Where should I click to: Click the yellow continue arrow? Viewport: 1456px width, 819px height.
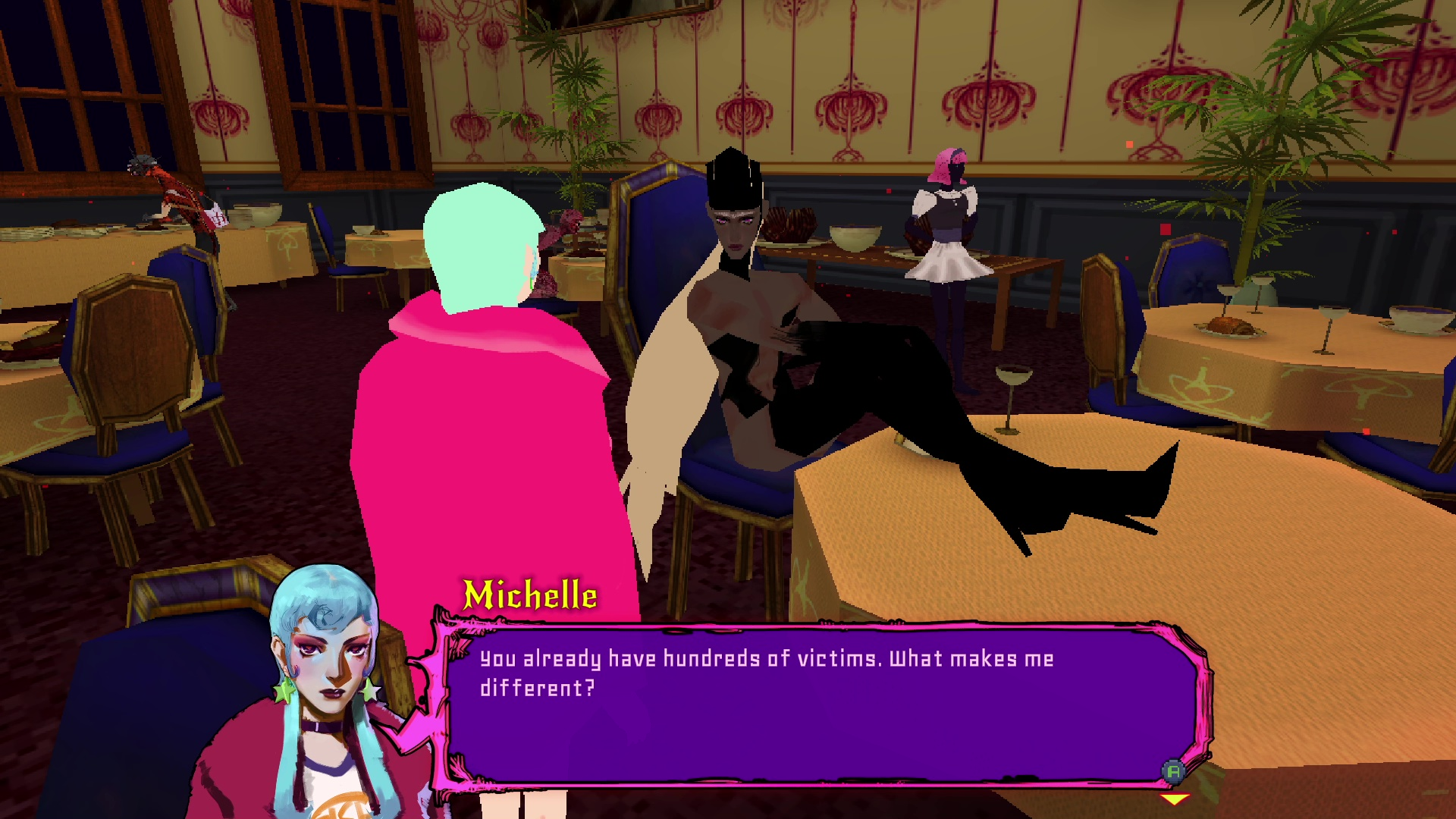pyautogui.click(x=1175, y=799)
